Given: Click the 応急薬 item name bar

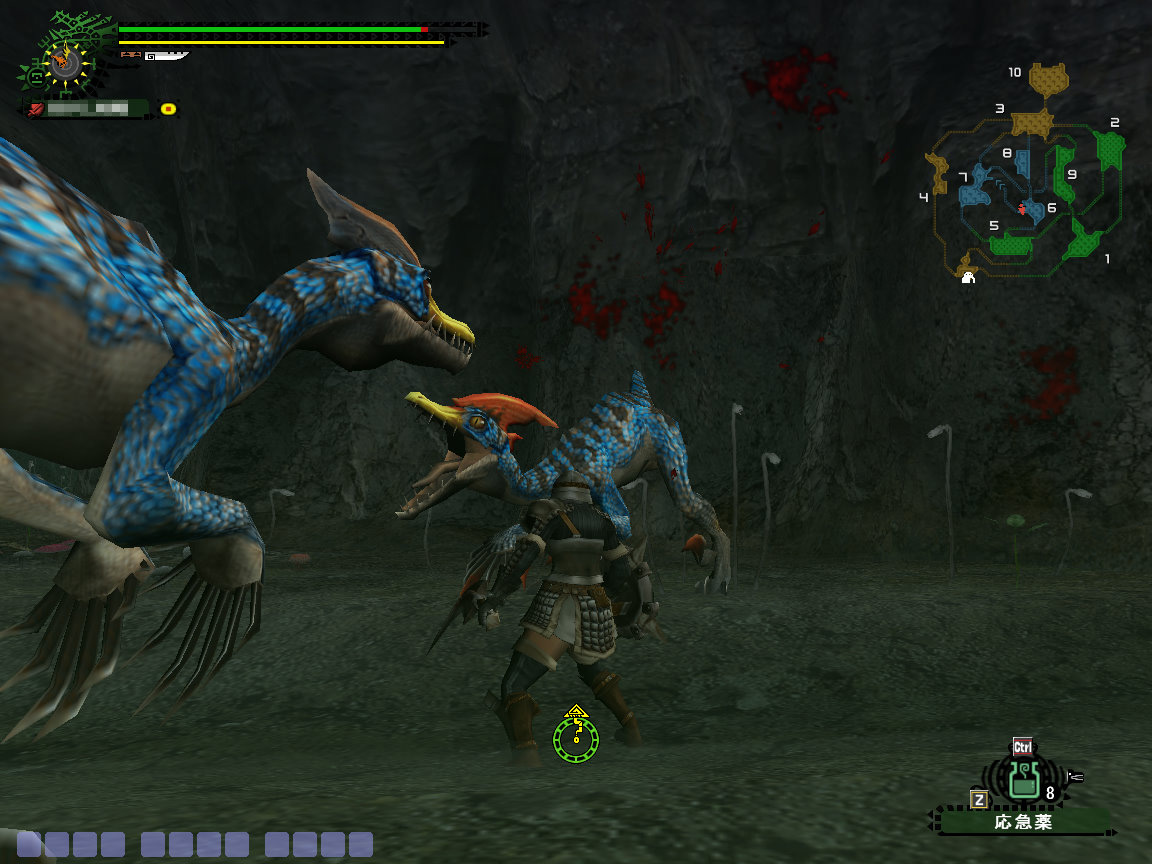Looking at the screenshot, I should click(1024, 822).
